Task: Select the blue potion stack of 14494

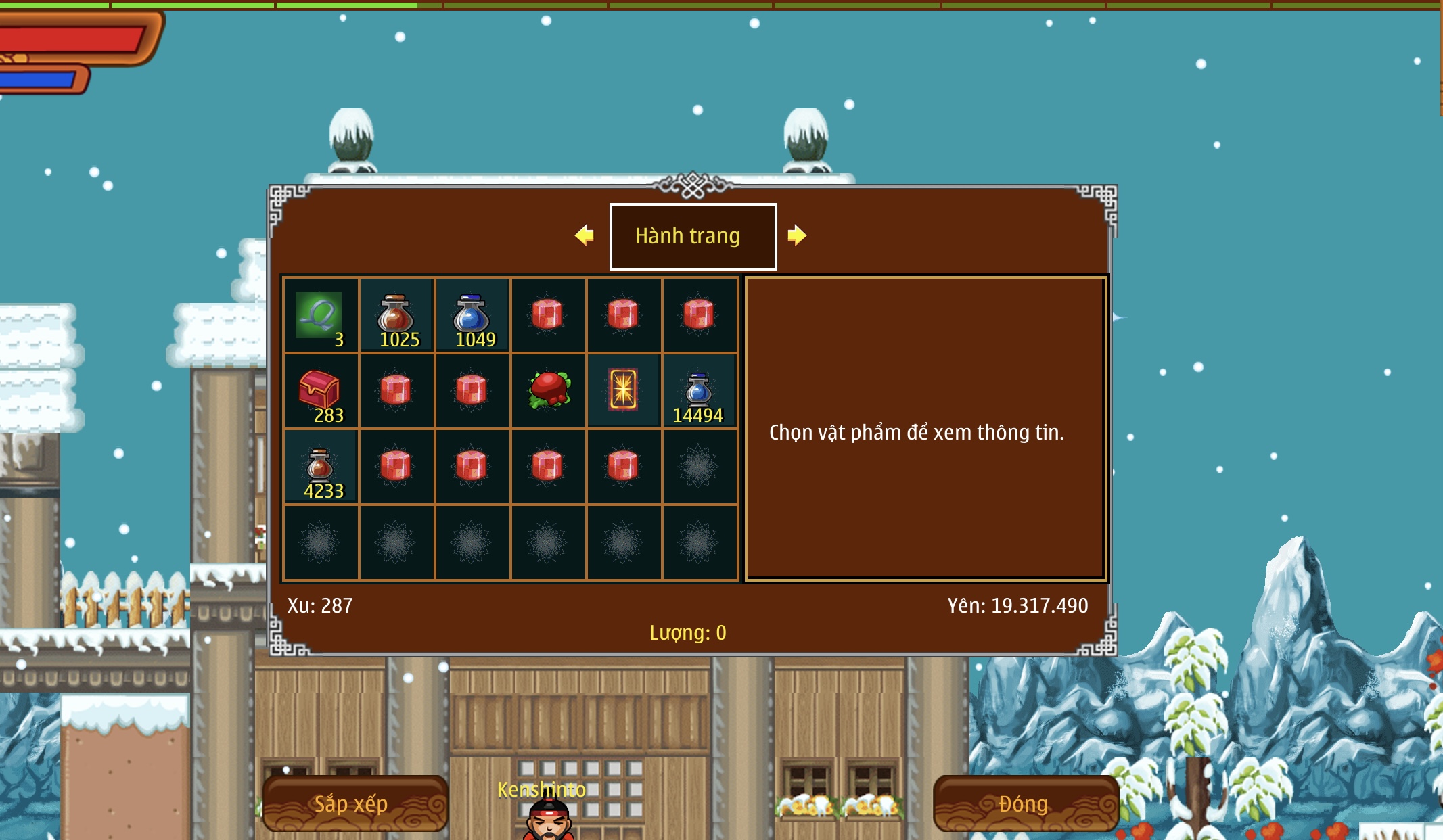Action: [699, 391]
